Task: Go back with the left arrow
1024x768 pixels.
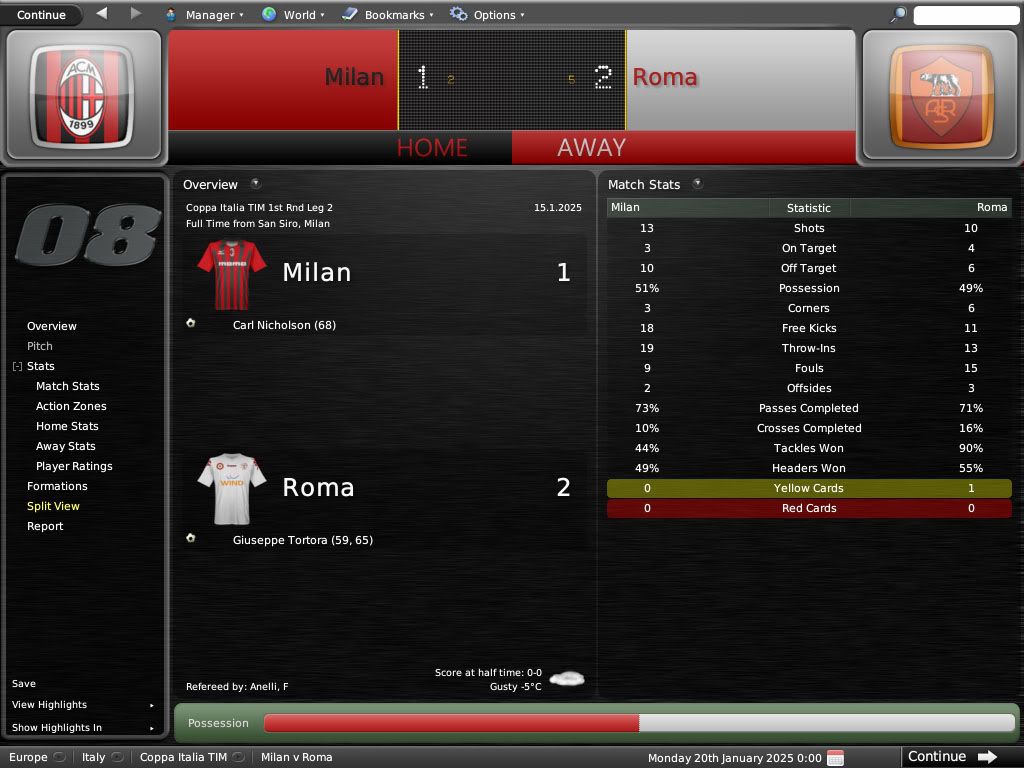Action: point(102,14)
